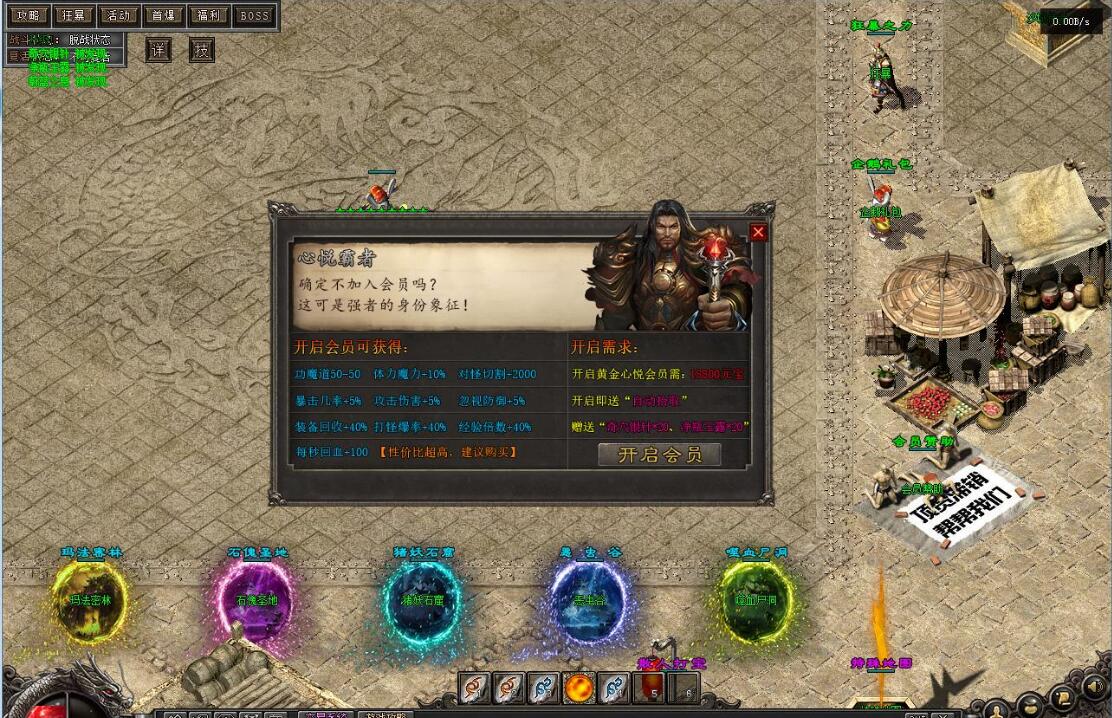Open the 福利 welfare menu
This screenshot has width=1112, height=718.
click(x=209, y=15)
